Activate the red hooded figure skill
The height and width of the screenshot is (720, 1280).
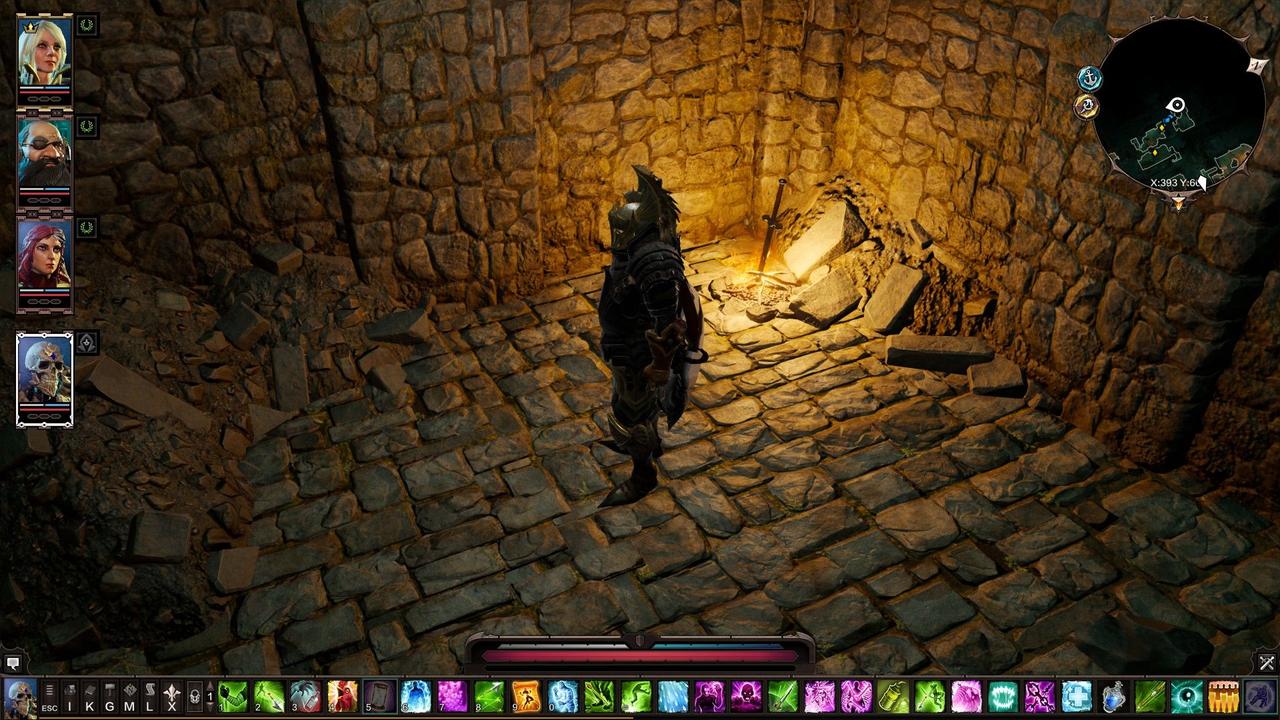pos(342,695)
